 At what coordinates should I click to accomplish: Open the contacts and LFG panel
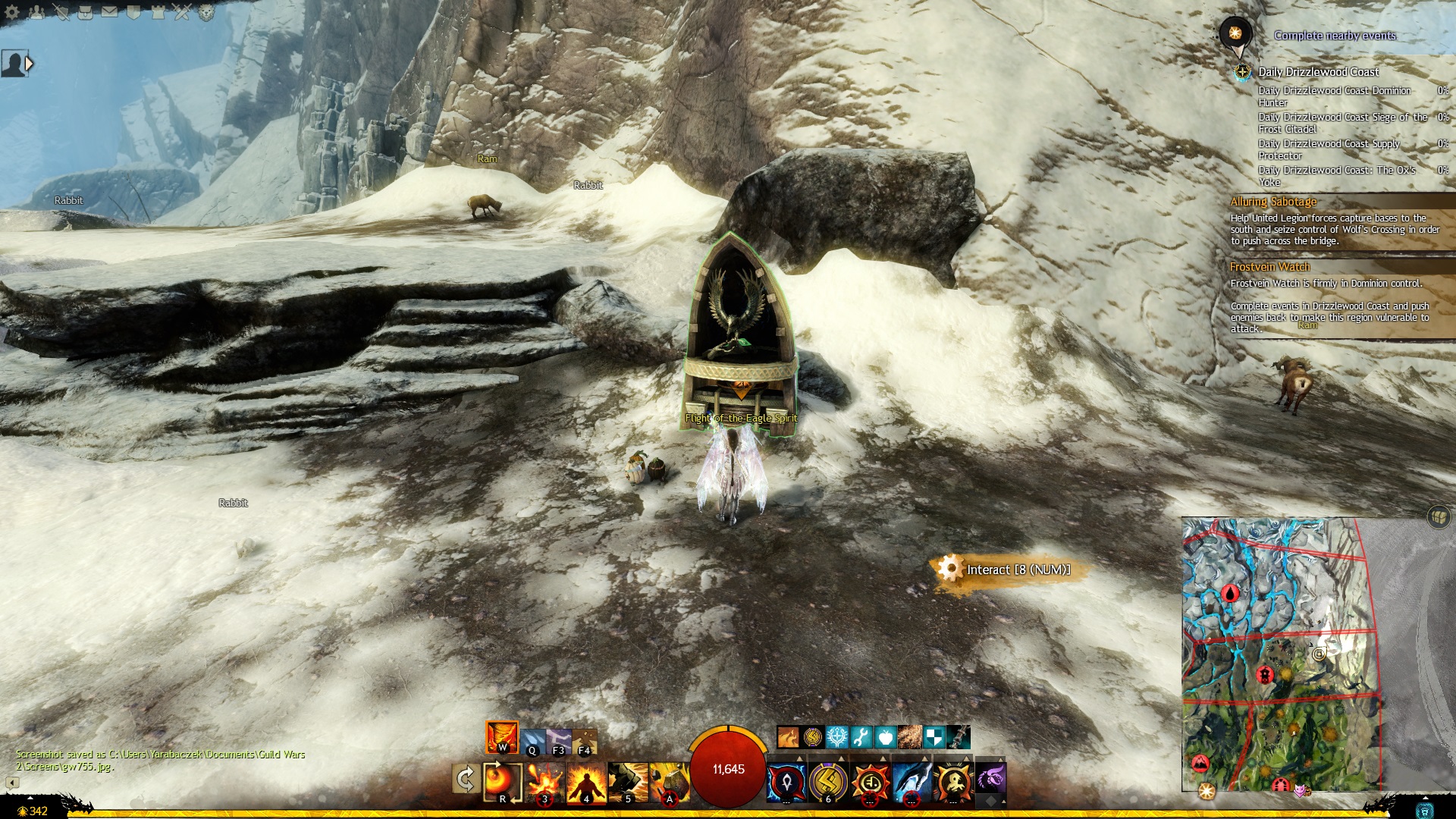pyautogui.click(x=36, y=12)
